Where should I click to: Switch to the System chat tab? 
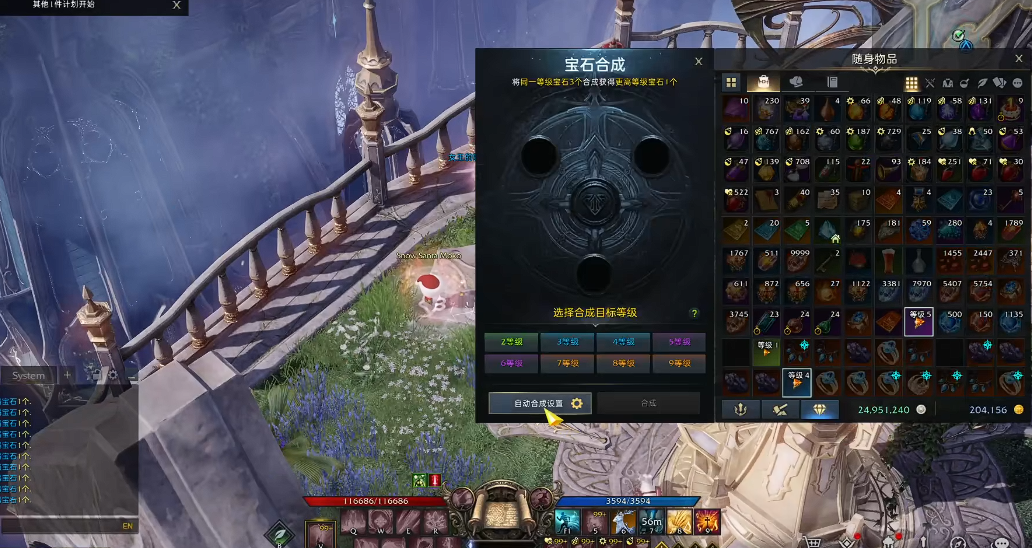tap(29, 376)
